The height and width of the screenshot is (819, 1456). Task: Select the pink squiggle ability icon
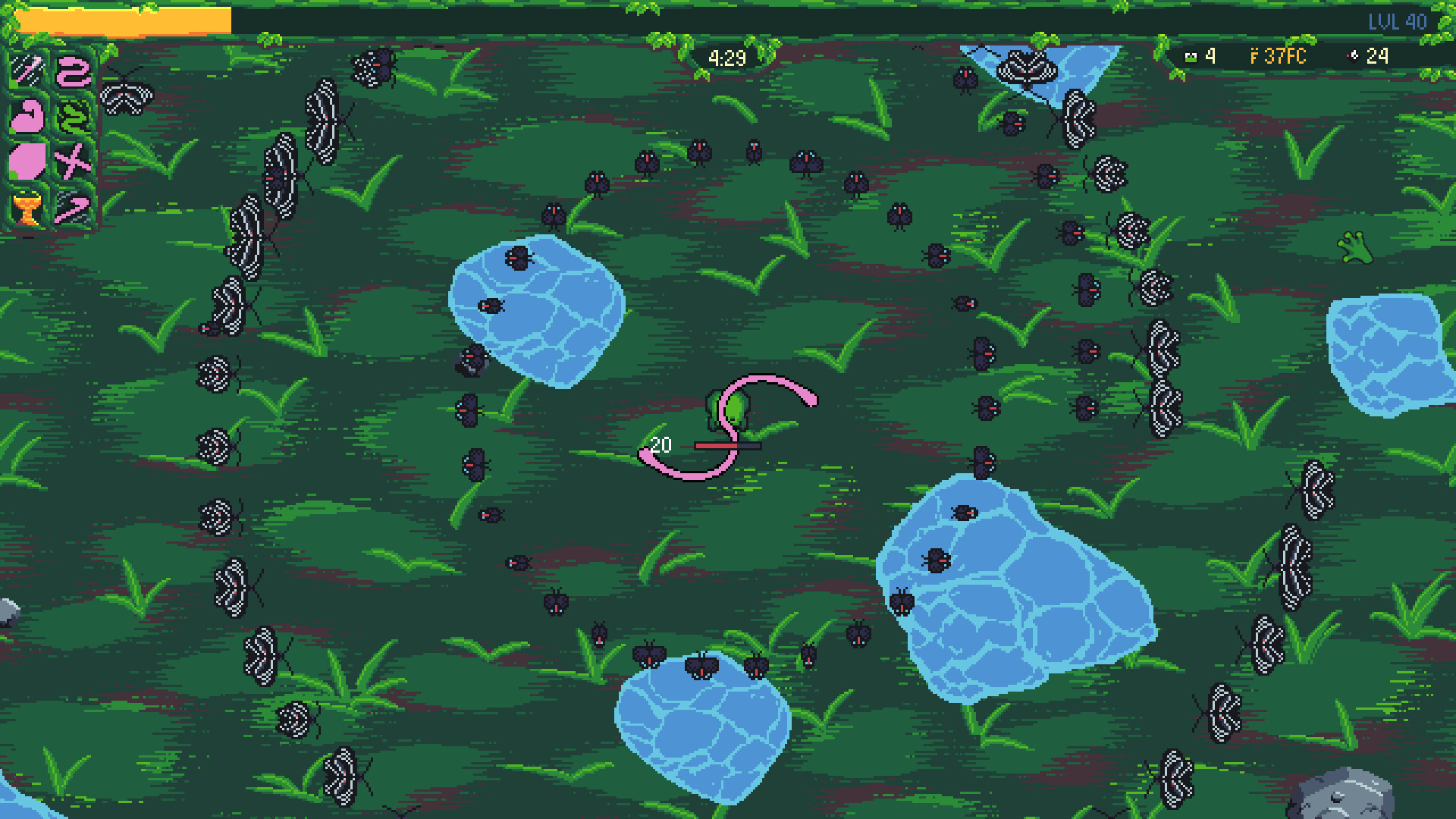coord(72,72)
